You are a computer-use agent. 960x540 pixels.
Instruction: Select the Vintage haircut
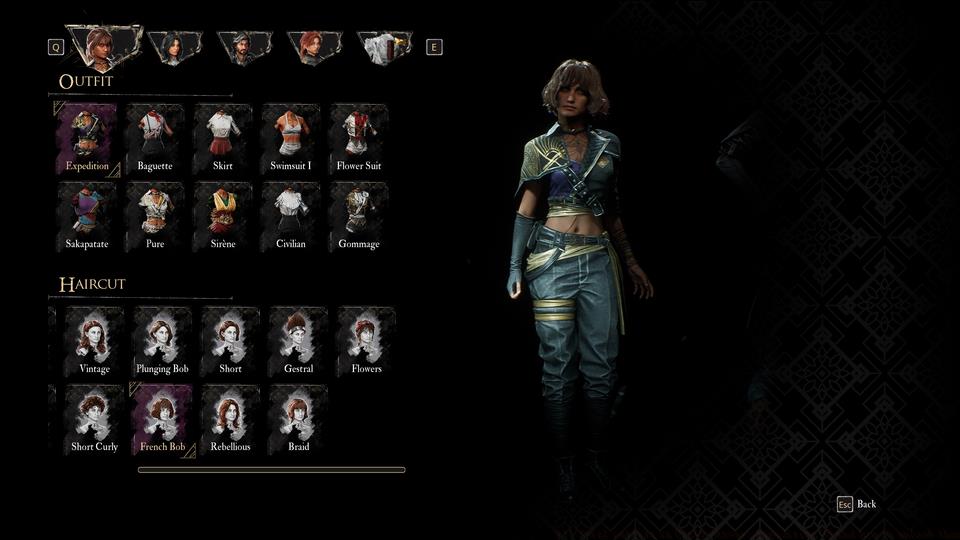click(95, 342)
